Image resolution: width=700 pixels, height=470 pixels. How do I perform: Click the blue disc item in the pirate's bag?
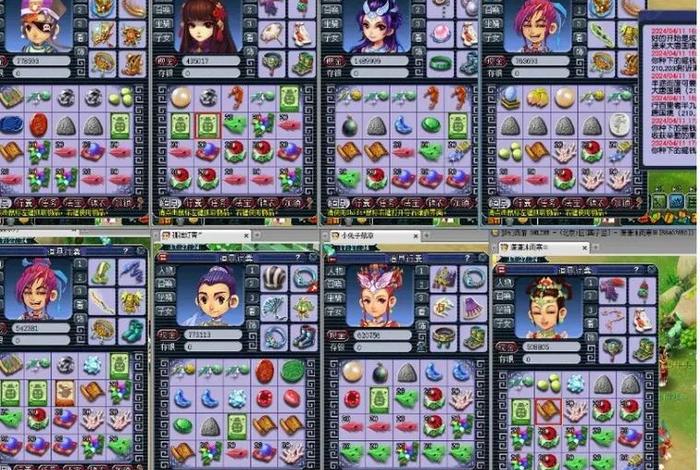coord(11,125)
